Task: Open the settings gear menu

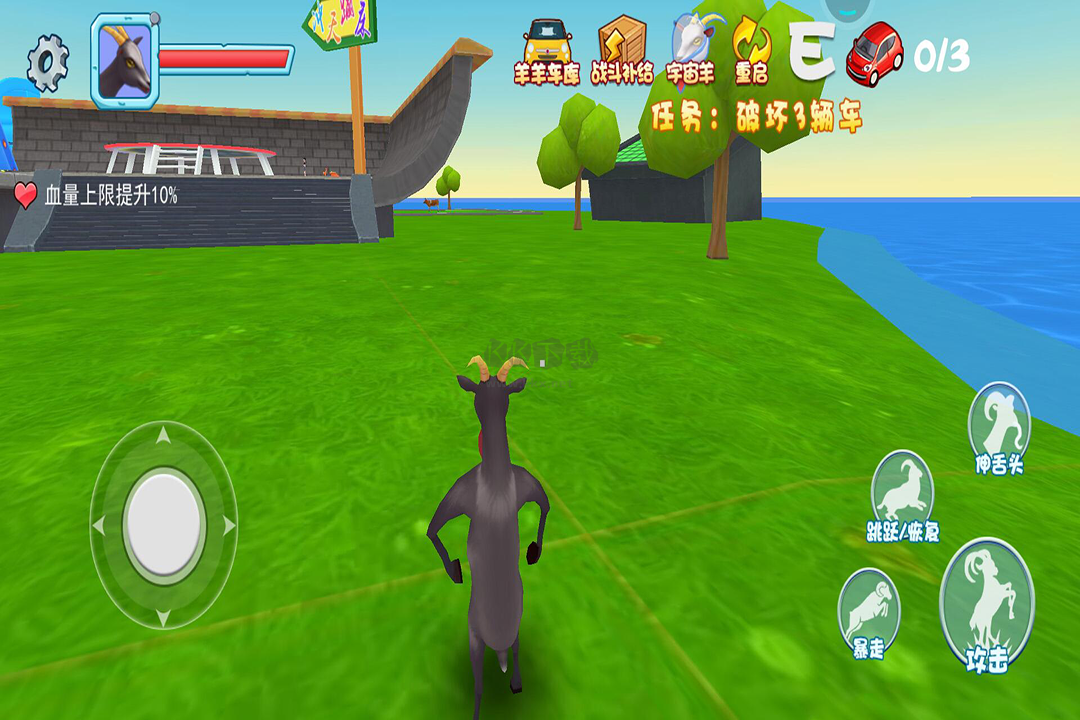Action: tap(47, 62)
